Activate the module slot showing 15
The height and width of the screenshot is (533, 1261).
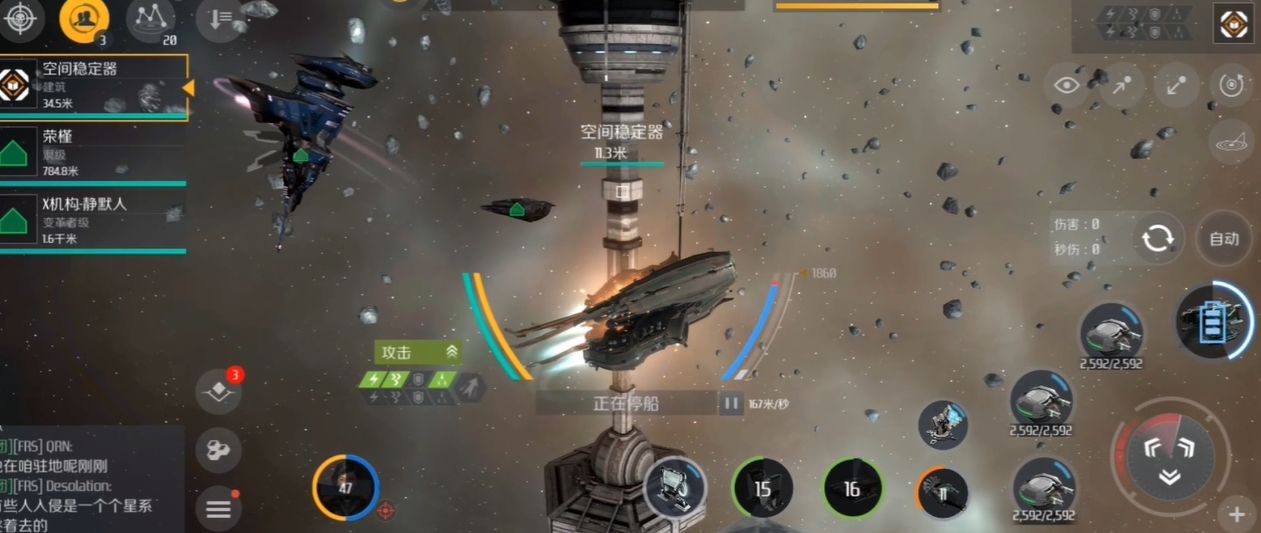pyautogui.click(x=763, y=489)
